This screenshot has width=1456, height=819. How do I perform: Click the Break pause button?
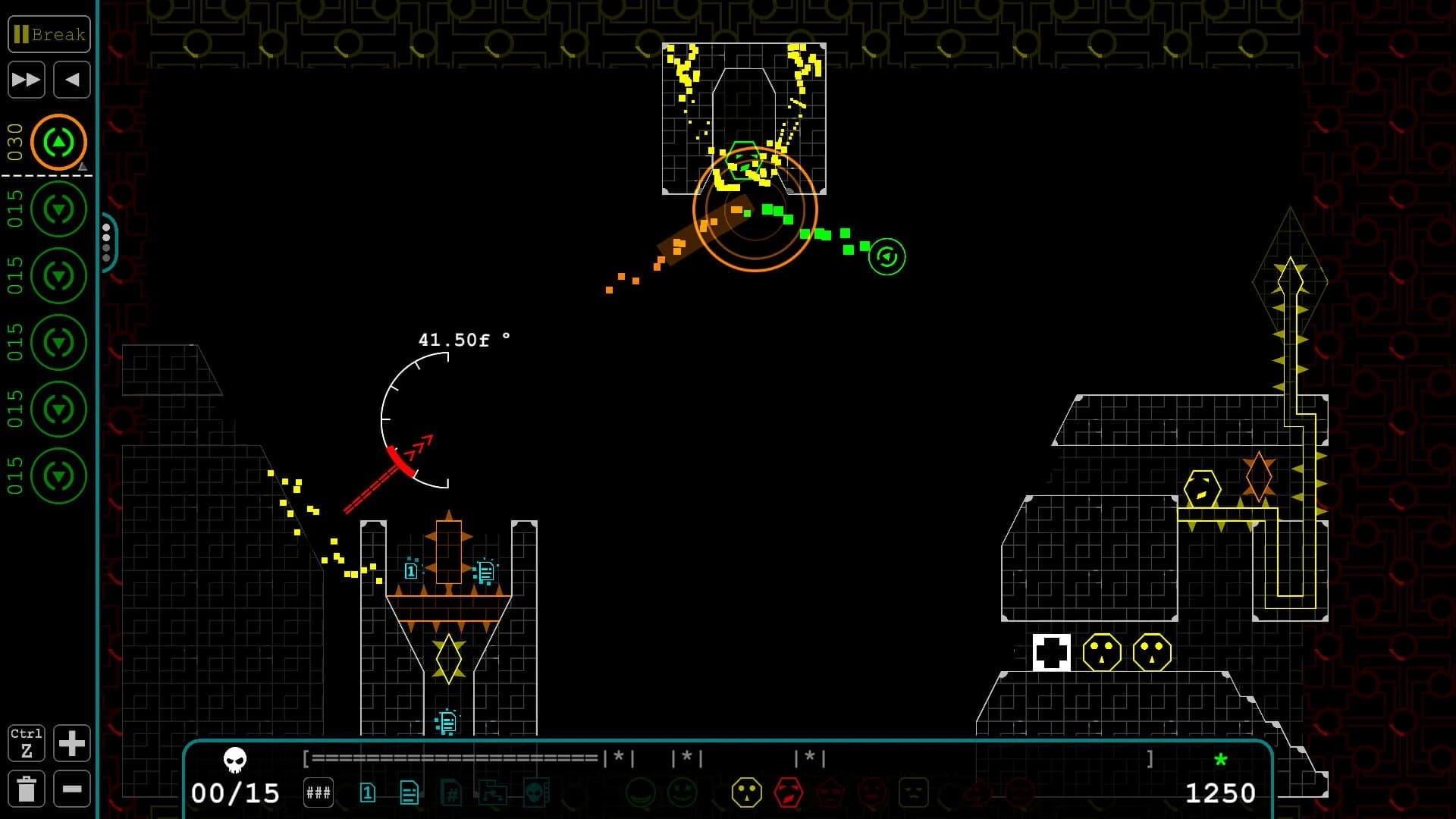(49, 34)
